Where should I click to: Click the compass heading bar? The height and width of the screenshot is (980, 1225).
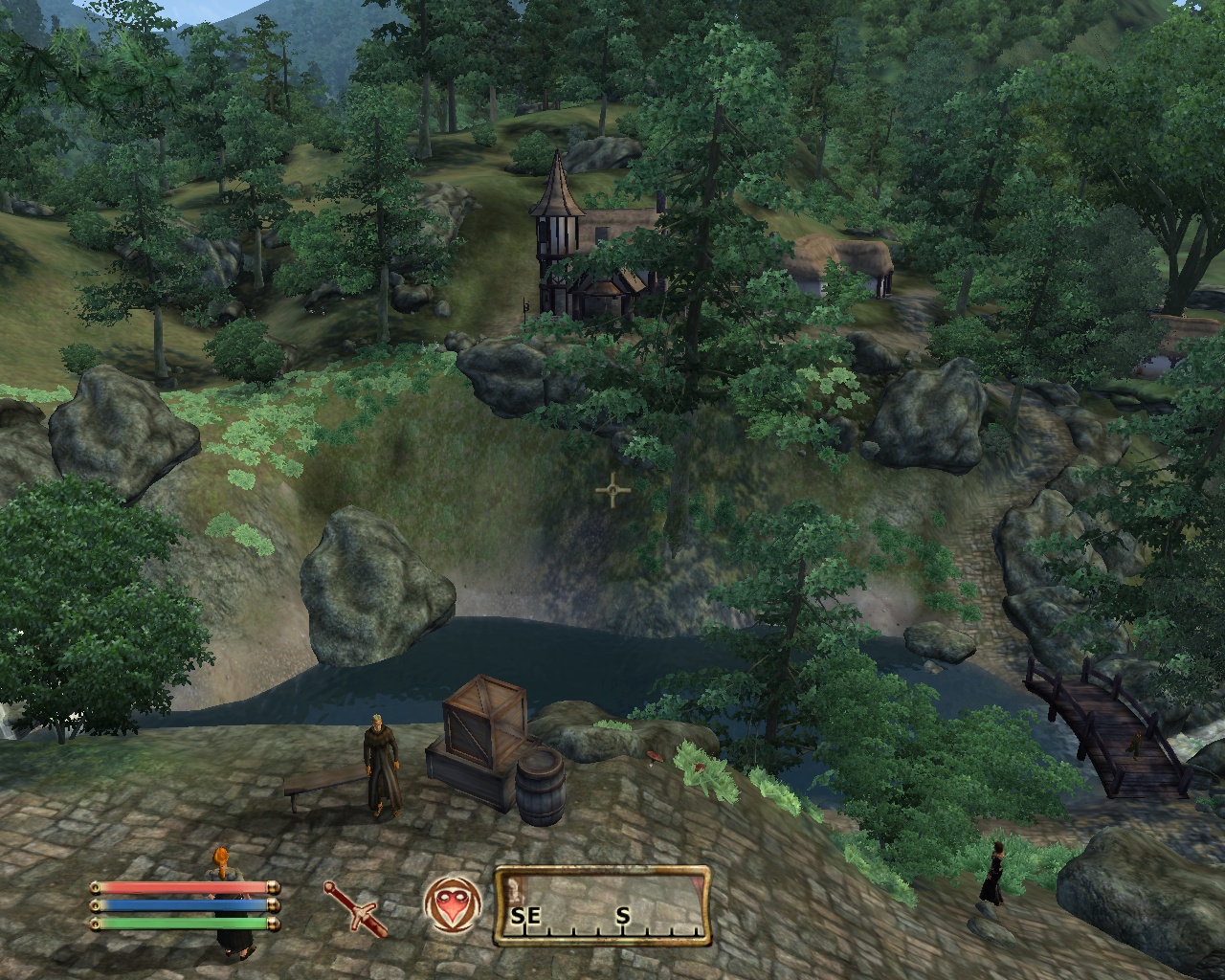602,904
